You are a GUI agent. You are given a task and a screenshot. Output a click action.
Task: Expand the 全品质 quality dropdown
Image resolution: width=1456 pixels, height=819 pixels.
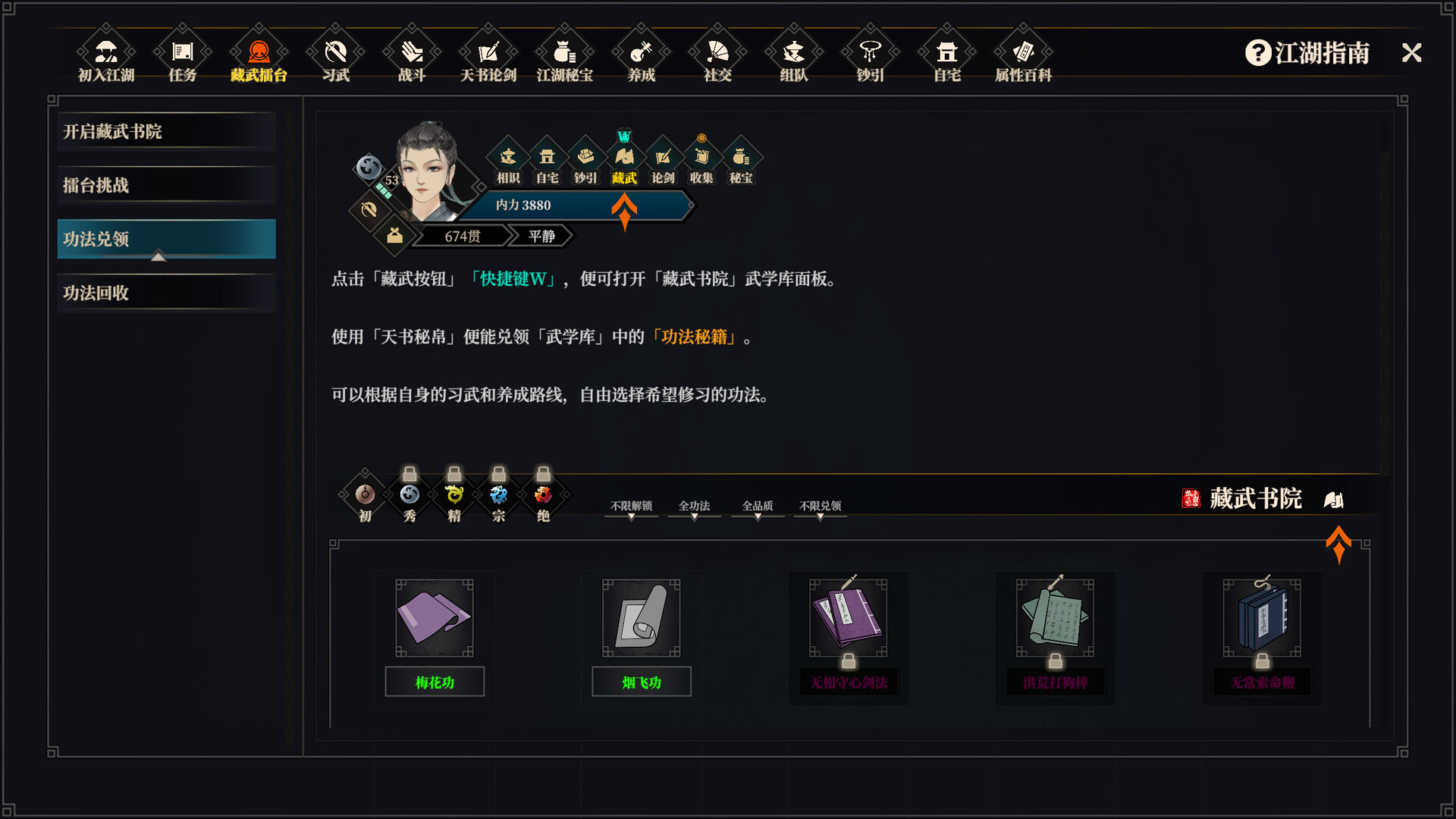coord(757,506)
